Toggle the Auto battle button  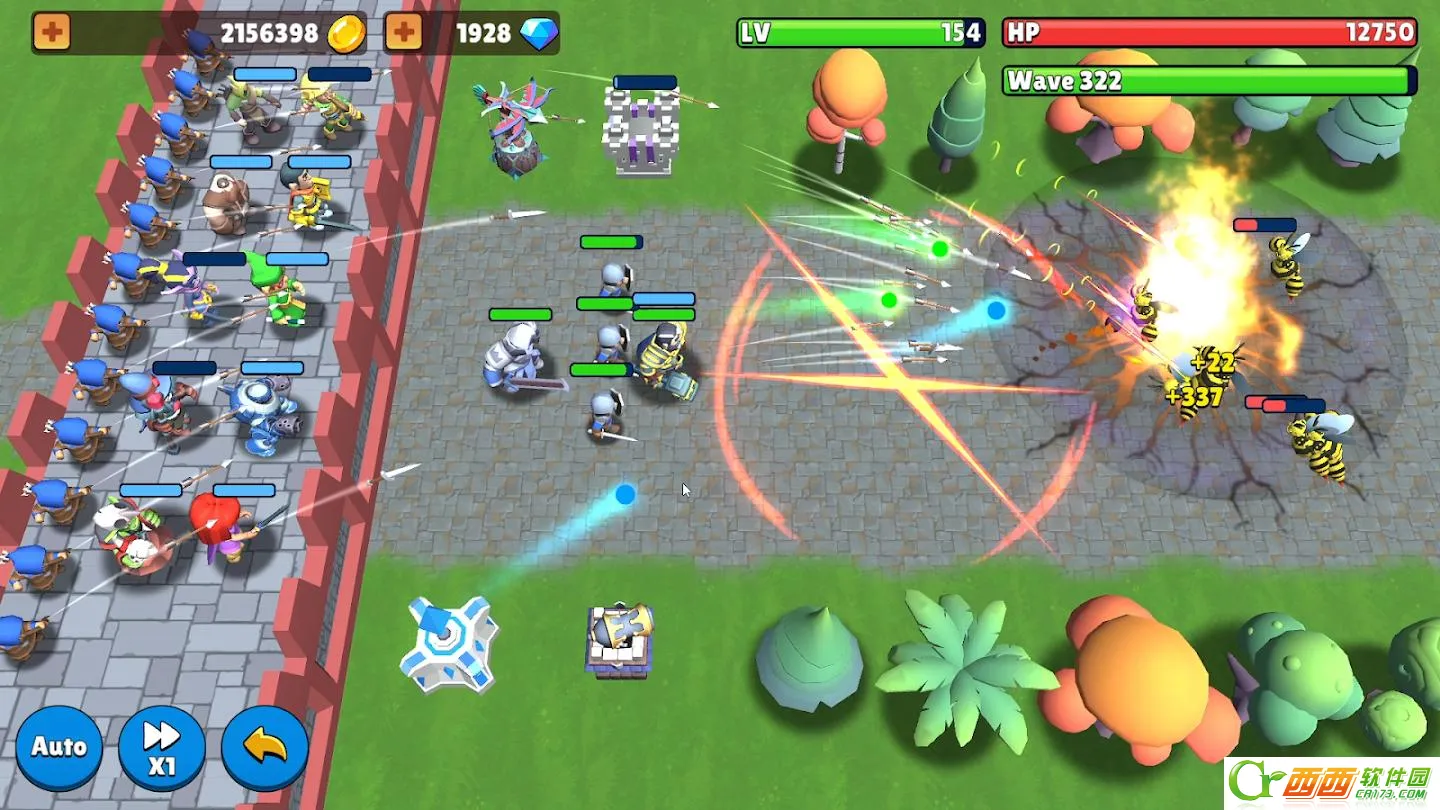[x=59, y=747]
